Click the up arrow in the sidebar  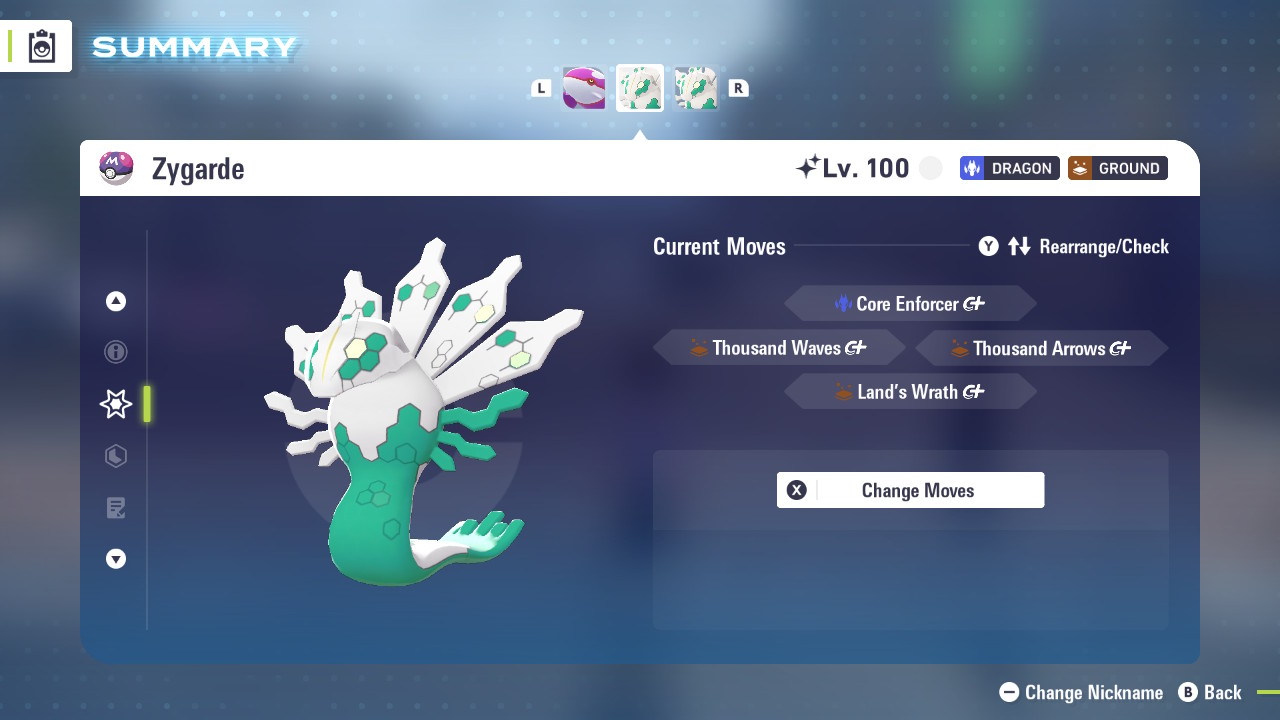[x=116, y=301]
